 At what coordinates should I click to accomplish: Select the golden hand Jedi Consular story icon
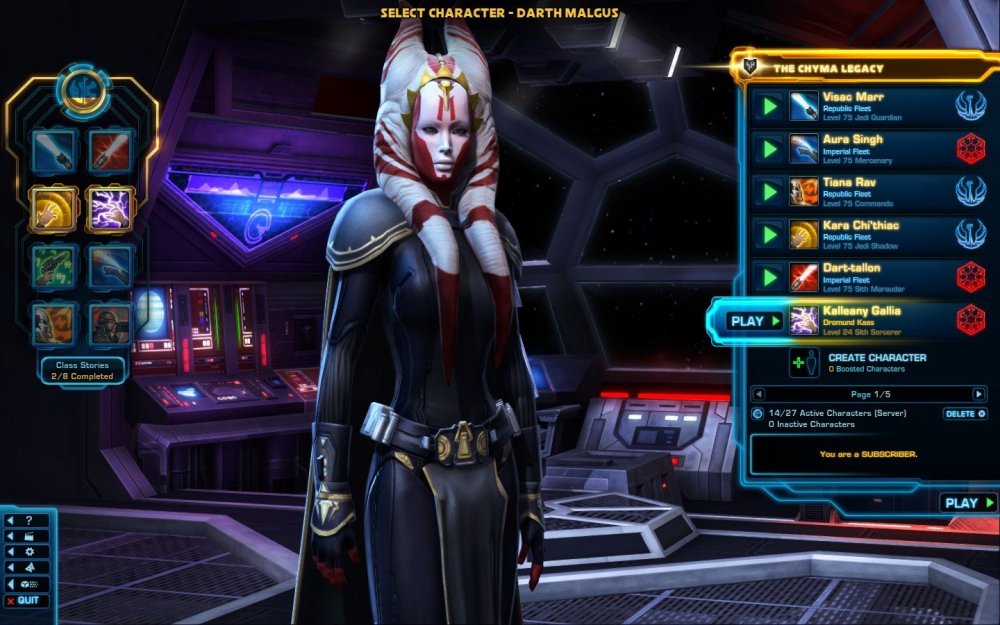coord(52,206)
